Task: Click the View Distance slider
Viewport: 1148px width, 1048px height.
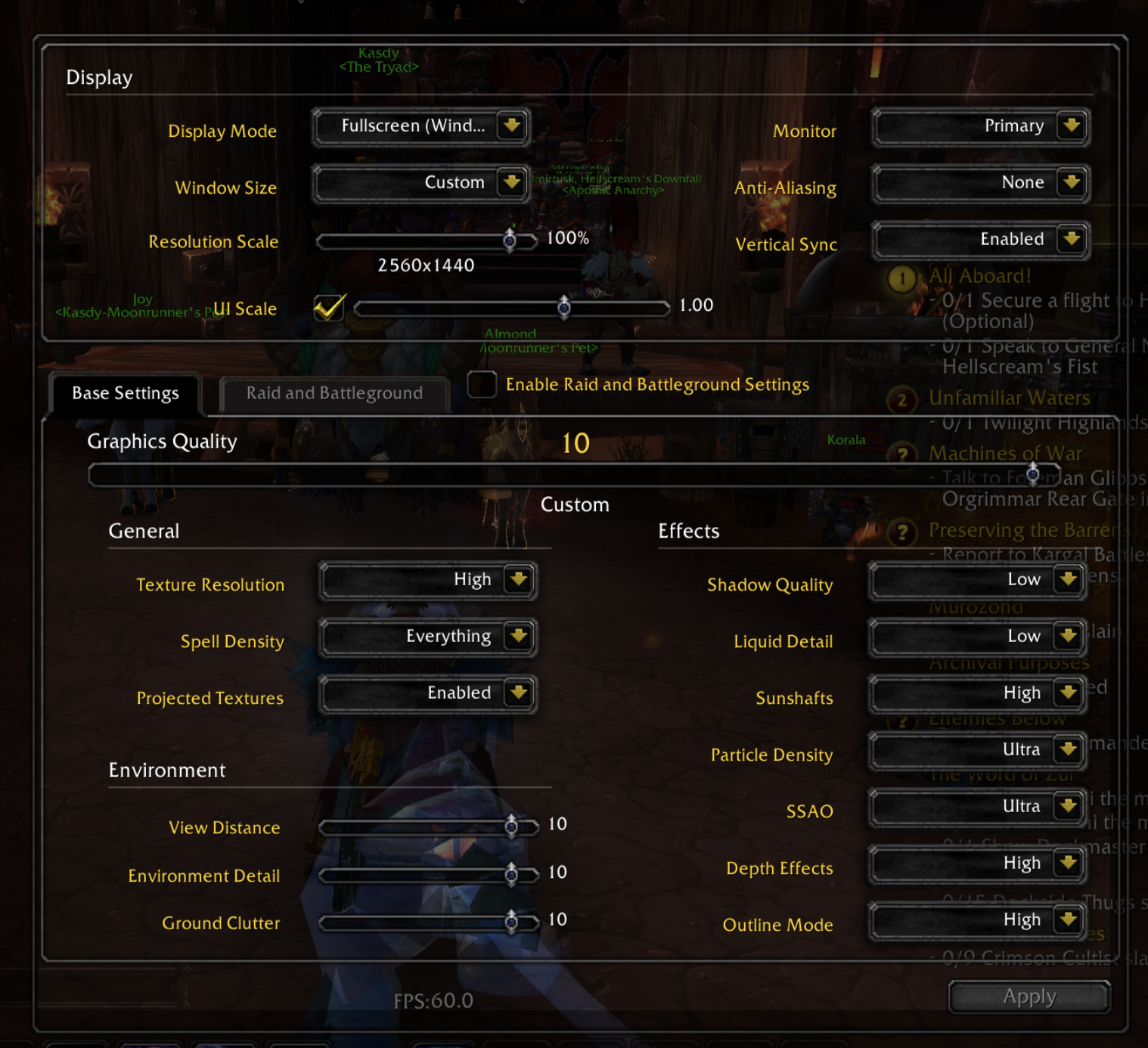Action: 428,827
